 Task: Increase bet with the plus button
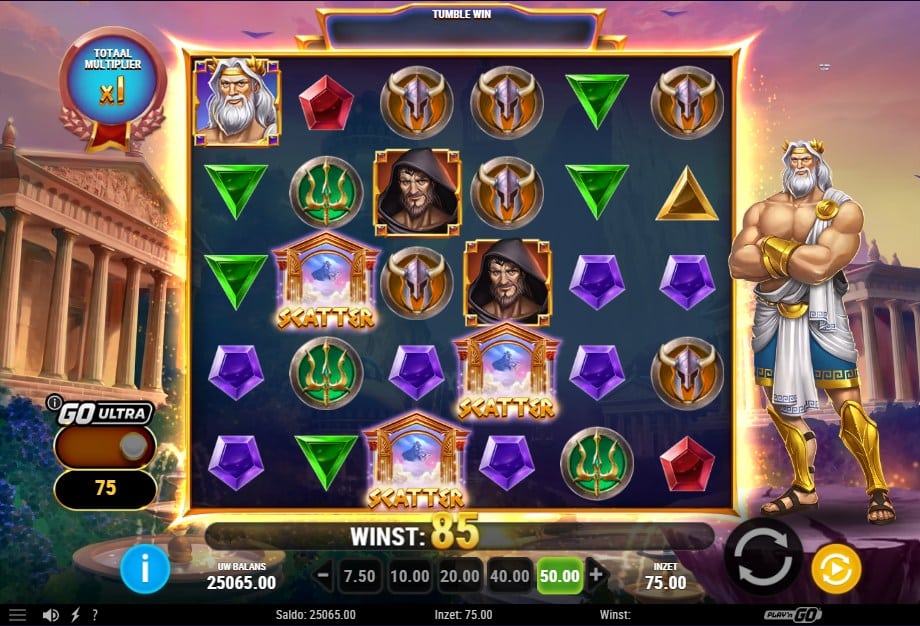tap(596, 575)
